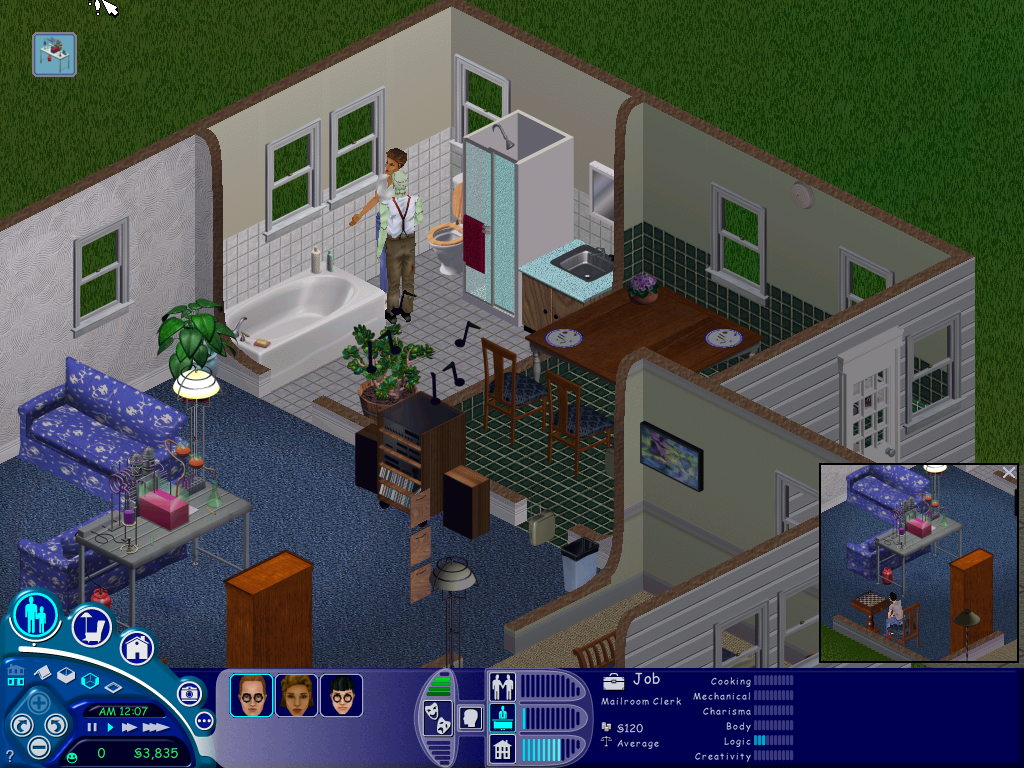Click the help question mark
The width and height of the screenshot is (1024, 768).
tap(10, 756)
